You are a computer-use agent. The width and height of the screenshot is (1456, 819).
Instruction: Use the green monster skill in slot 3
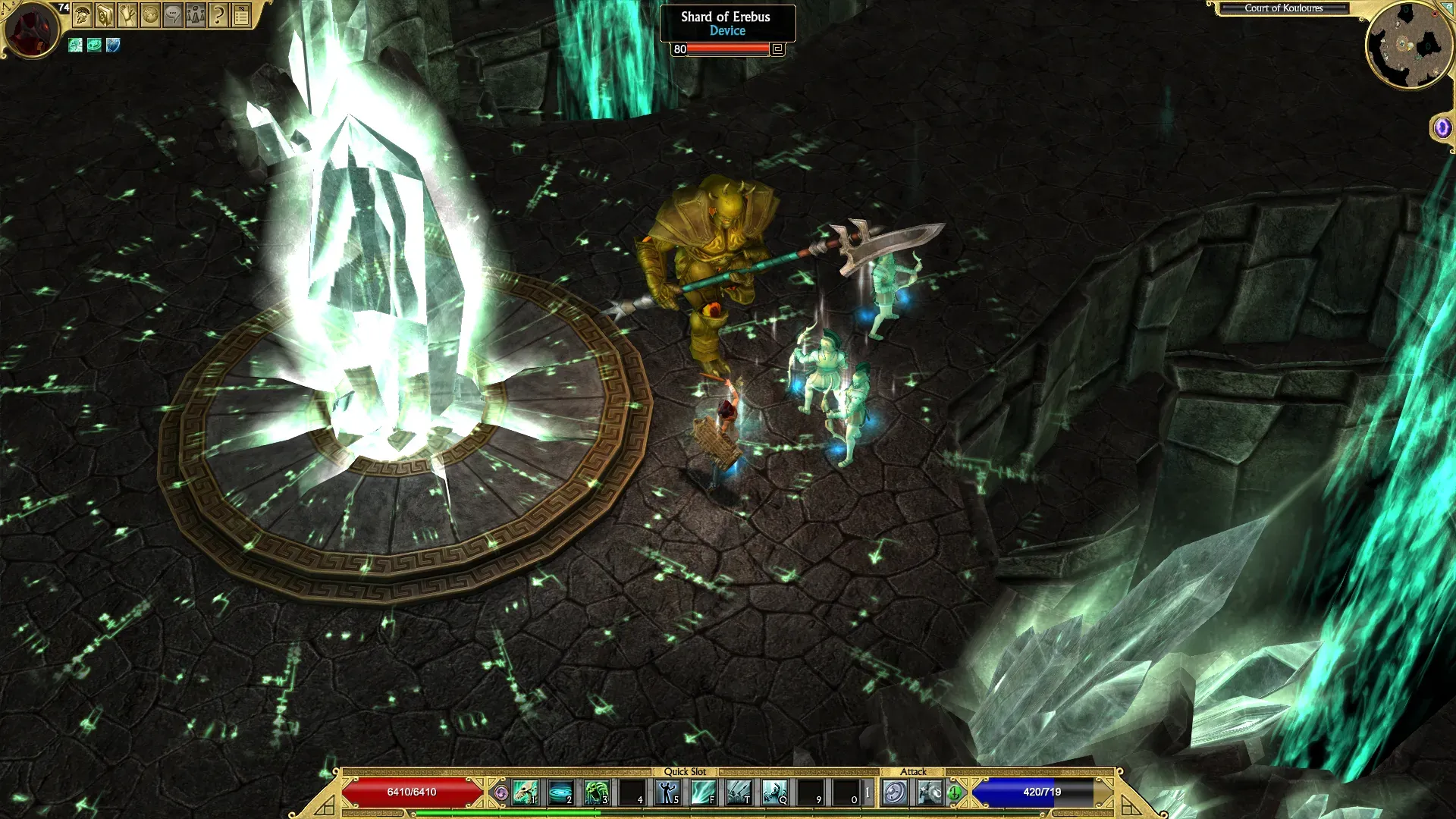pos(596,793)
